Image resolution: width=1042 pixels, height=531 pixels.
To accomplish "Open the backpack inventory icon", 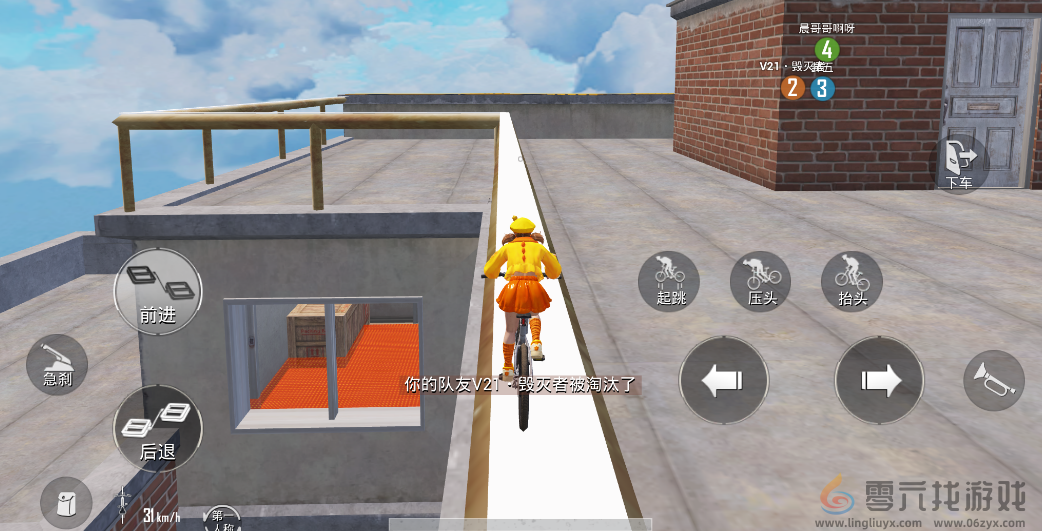I will click(x=66, y=502).
